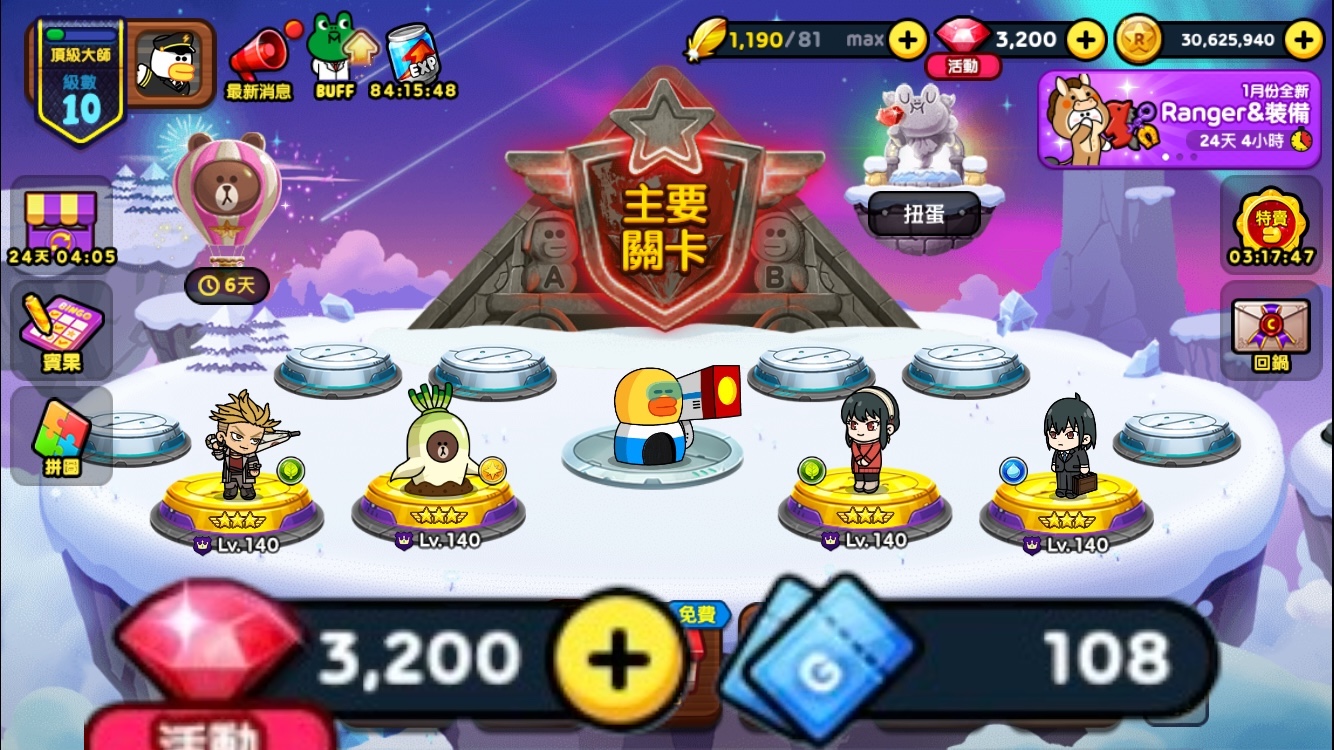Expand the coin balance with its plus button

click(x=1304, y=41)
